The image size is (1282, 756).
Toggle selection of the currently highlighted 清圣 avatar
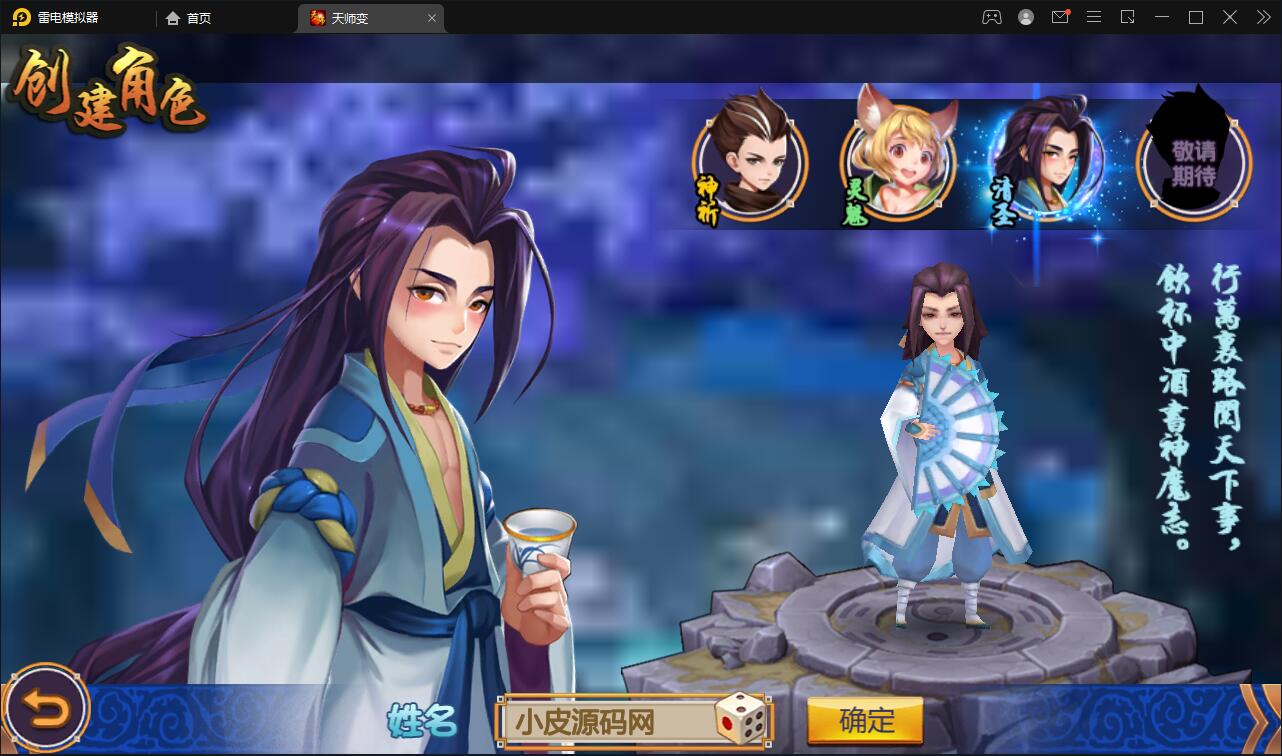pos(1044,160)
